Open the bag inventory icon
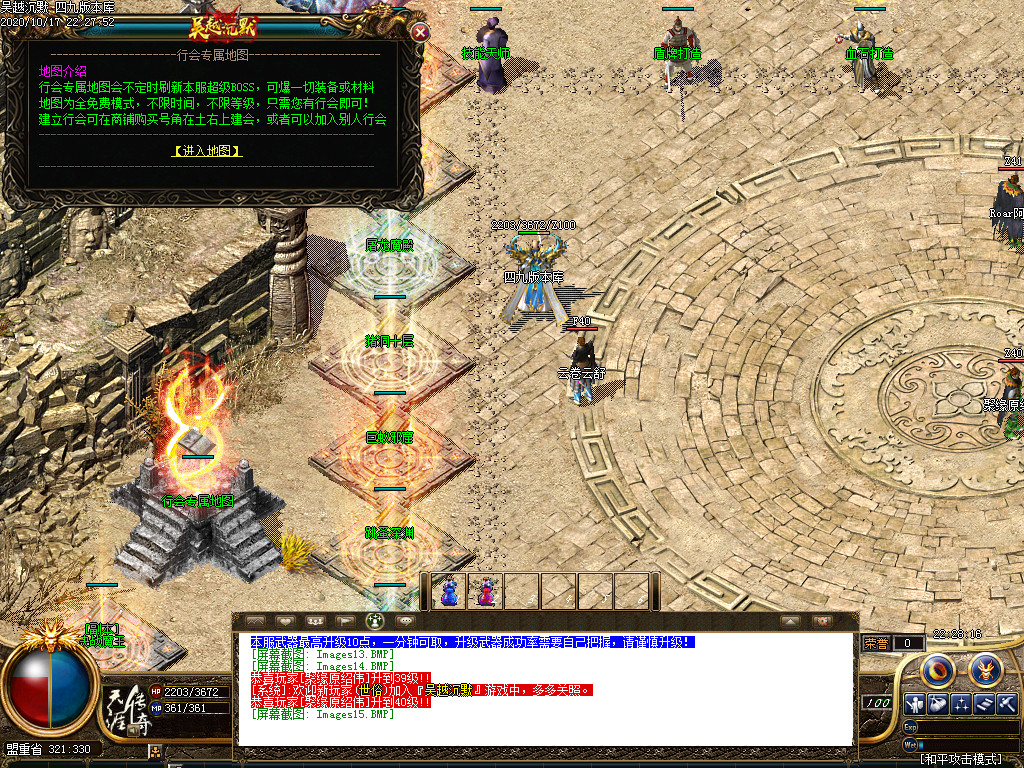 point(938,703)
